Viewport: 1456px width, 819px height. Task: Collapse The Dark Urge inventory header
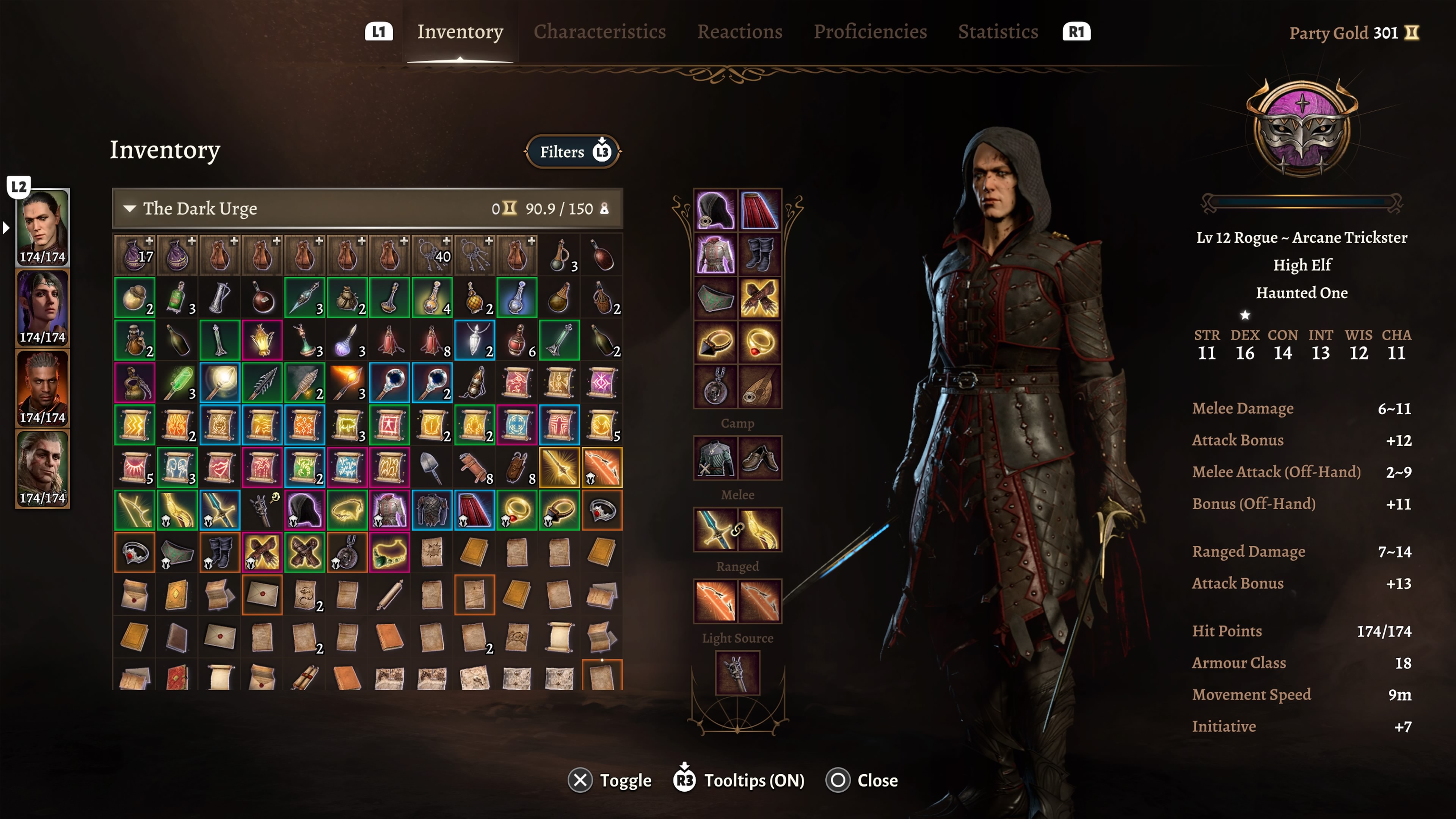pos(130,209)
